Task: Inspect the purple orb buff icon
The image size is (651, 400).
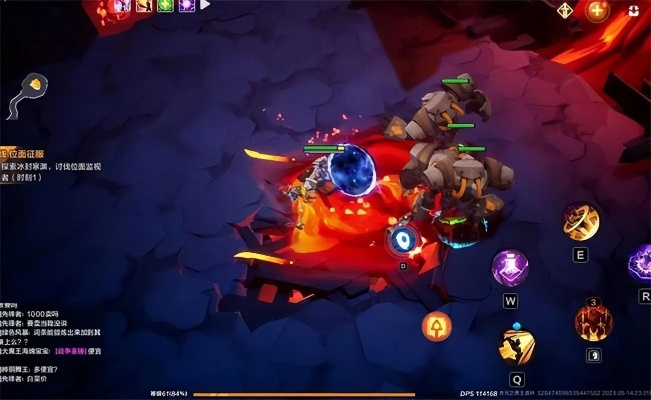Action: (186, 5)
